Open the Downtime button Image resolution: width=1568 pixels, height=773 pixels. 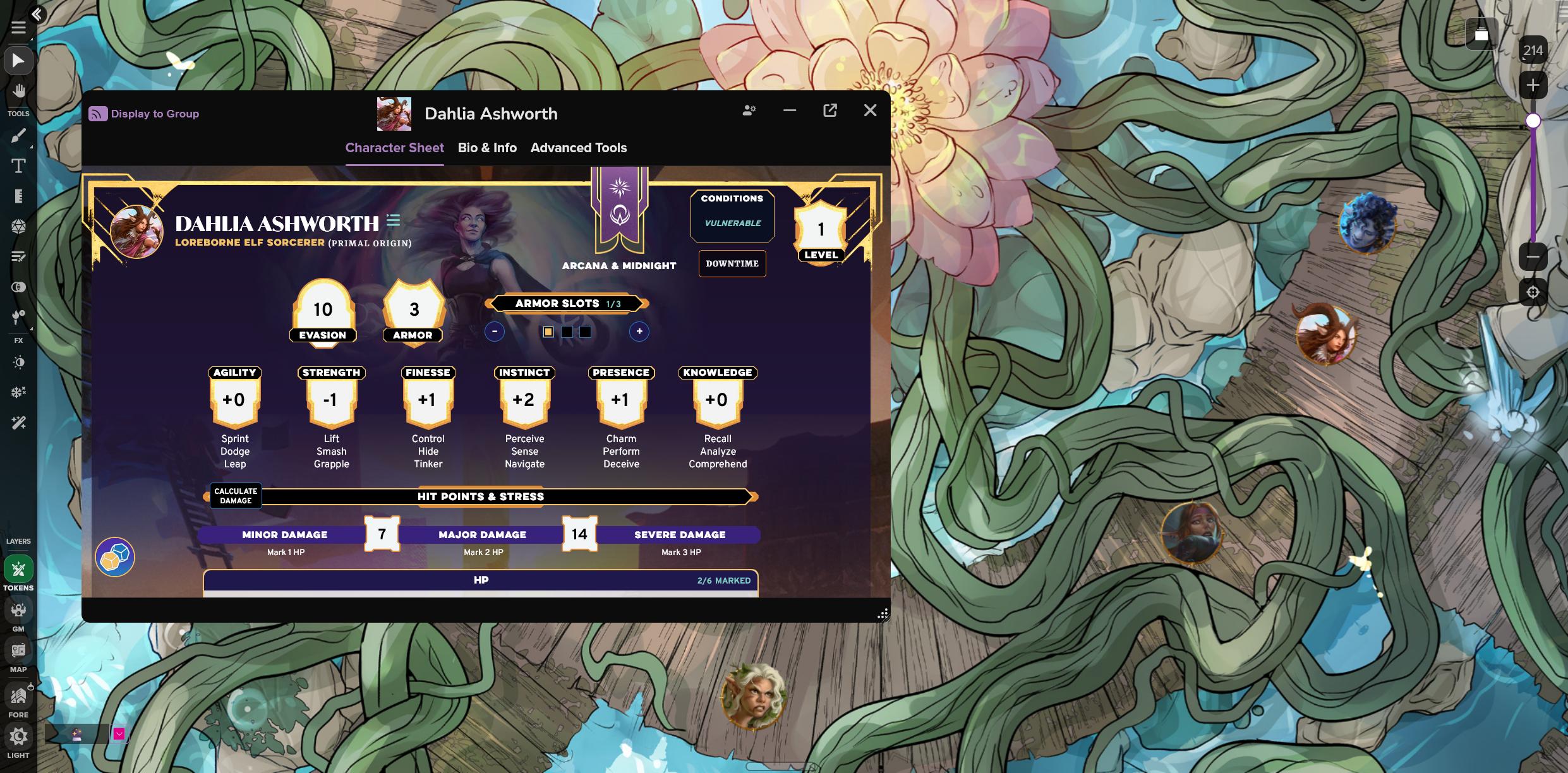(x=732, y=263)
